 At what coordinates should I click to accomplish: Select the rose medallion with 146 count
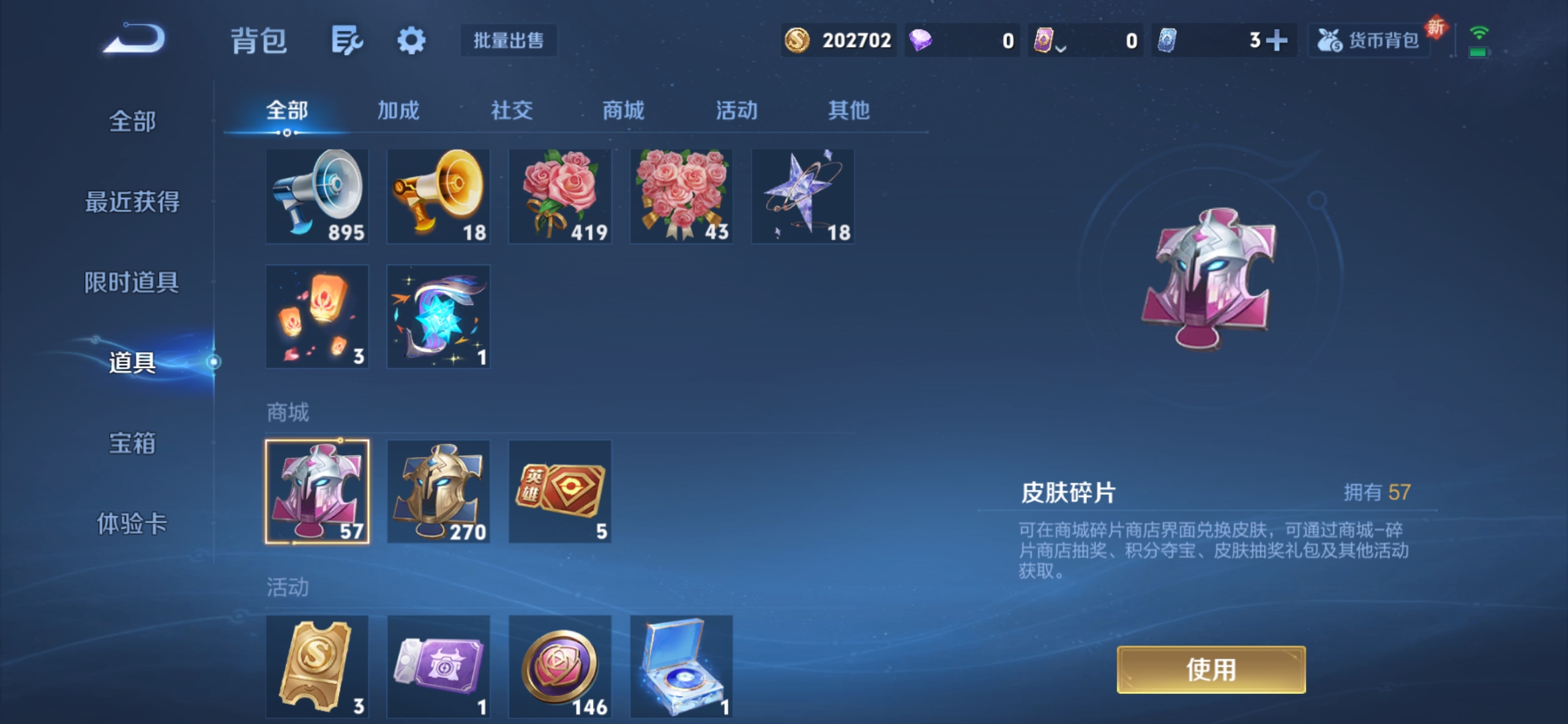560,666
